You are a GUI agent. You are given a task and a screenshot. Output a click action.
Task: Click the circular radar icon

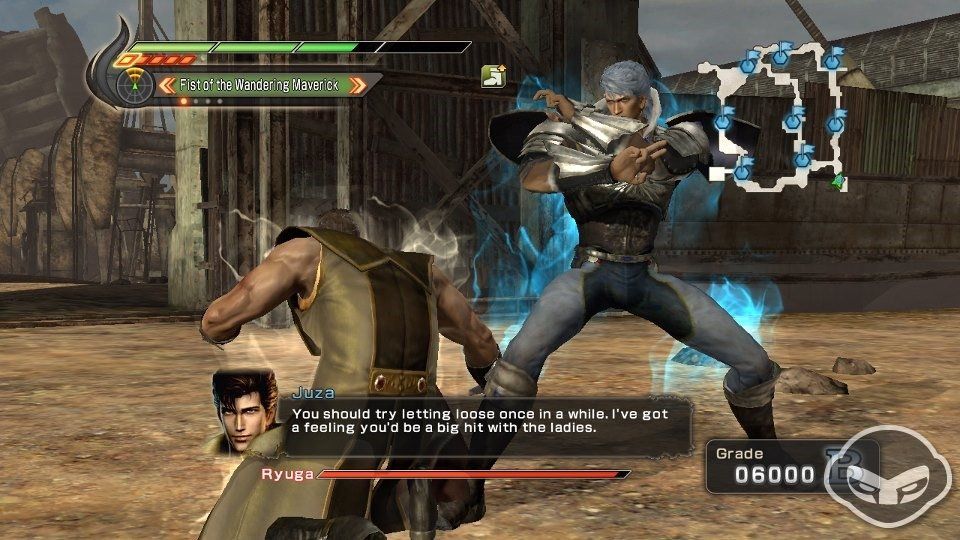click(130, 86)
